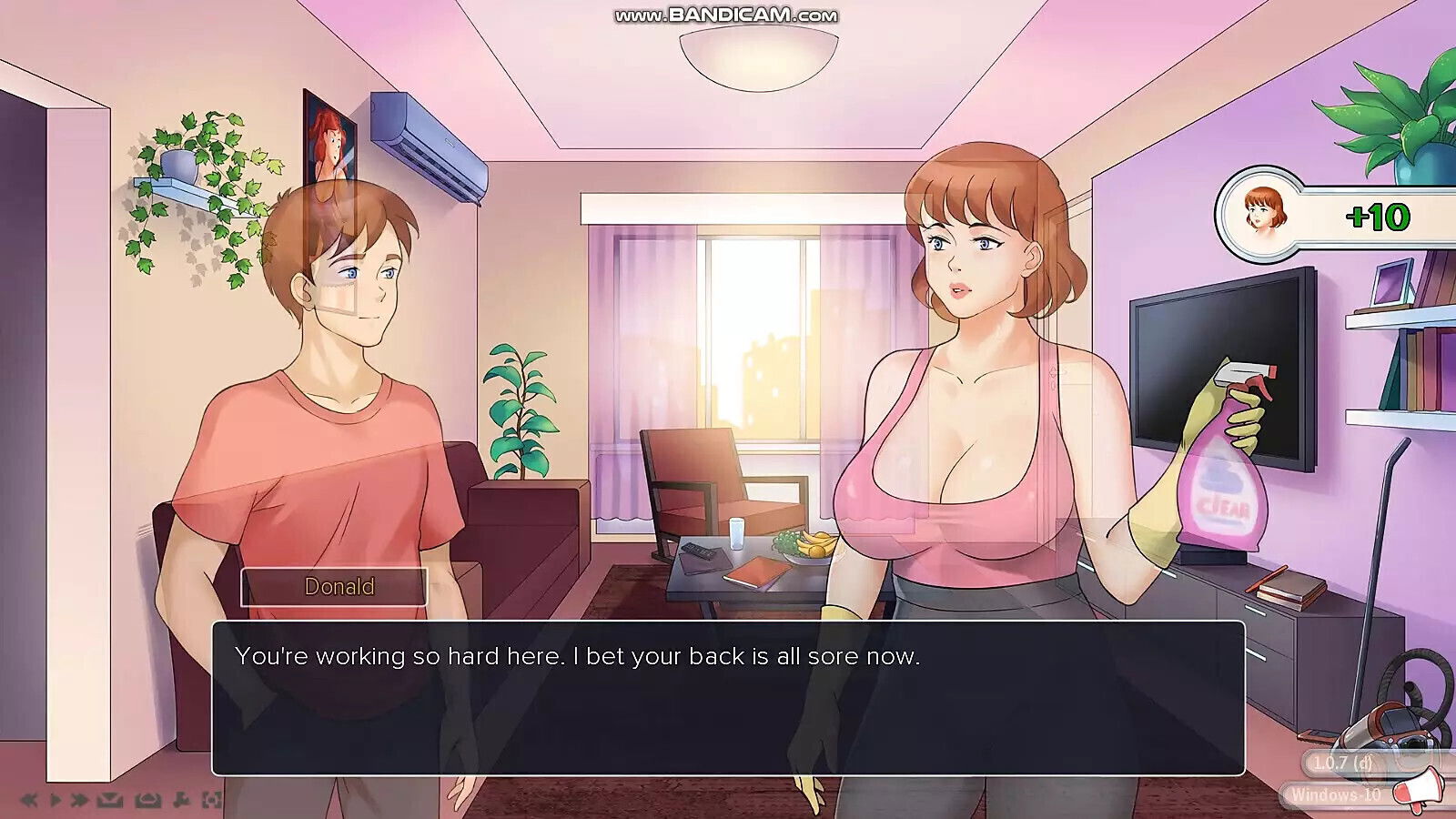This screenshot has height=819, width=1456.
Task: Toggle fullscreen with the bracket-frame icon
Action: coord(211,800)
